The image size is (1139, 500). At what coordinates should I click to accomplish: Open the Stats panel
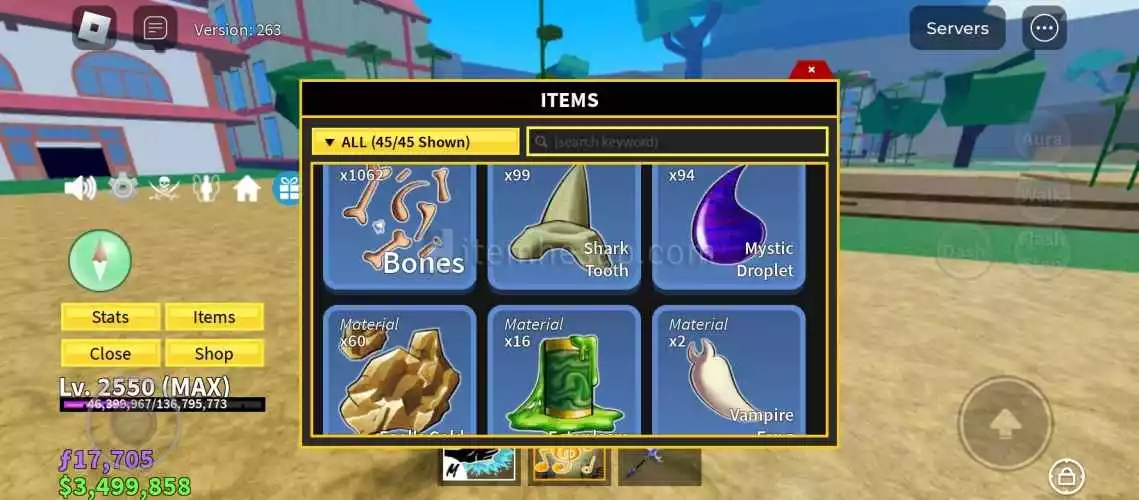coord(110,317)
